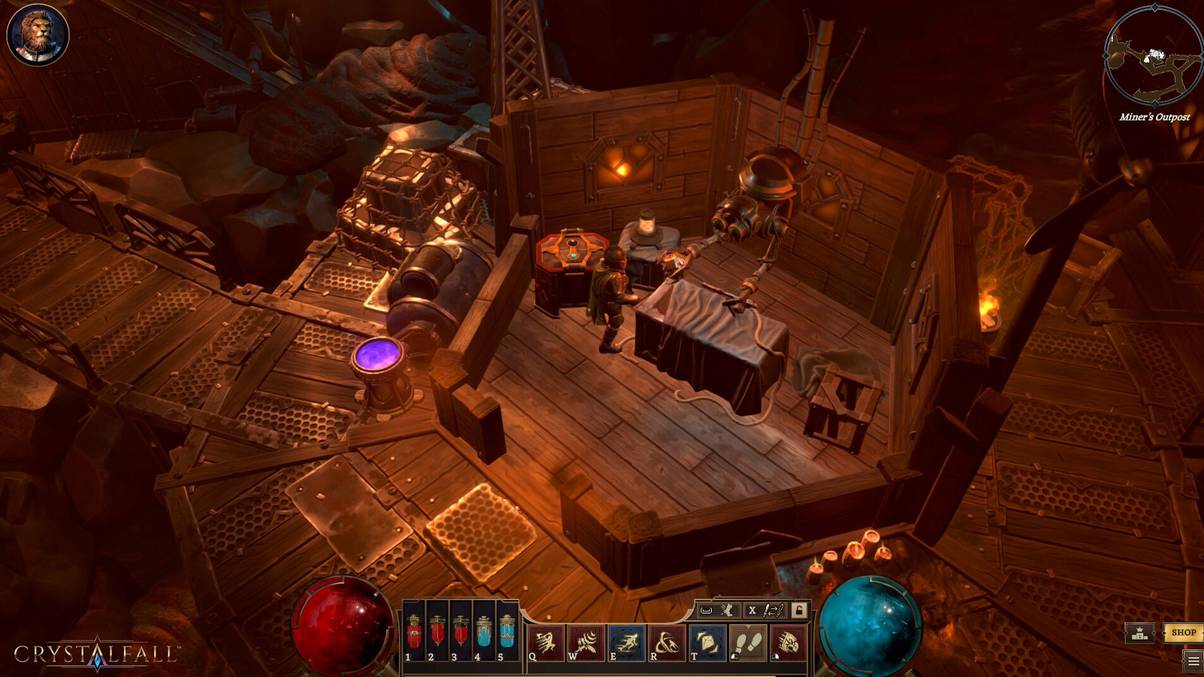1204x677 pixels.
Task: Activate the R skill icon
Action: click(667, 643)
